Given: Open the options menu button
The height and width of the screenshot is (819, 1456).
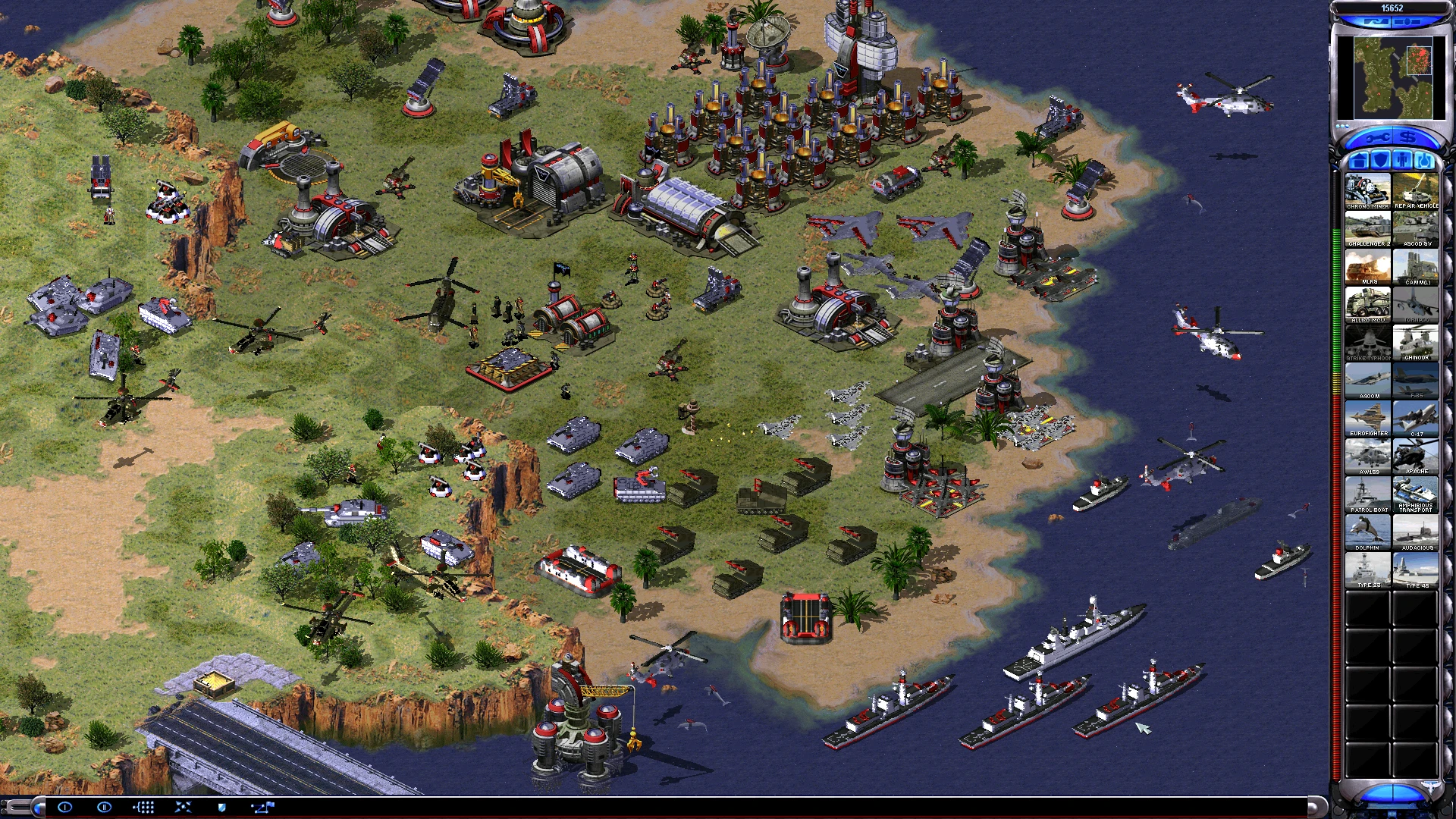Looking at the screenshot, I should [65, 807].
